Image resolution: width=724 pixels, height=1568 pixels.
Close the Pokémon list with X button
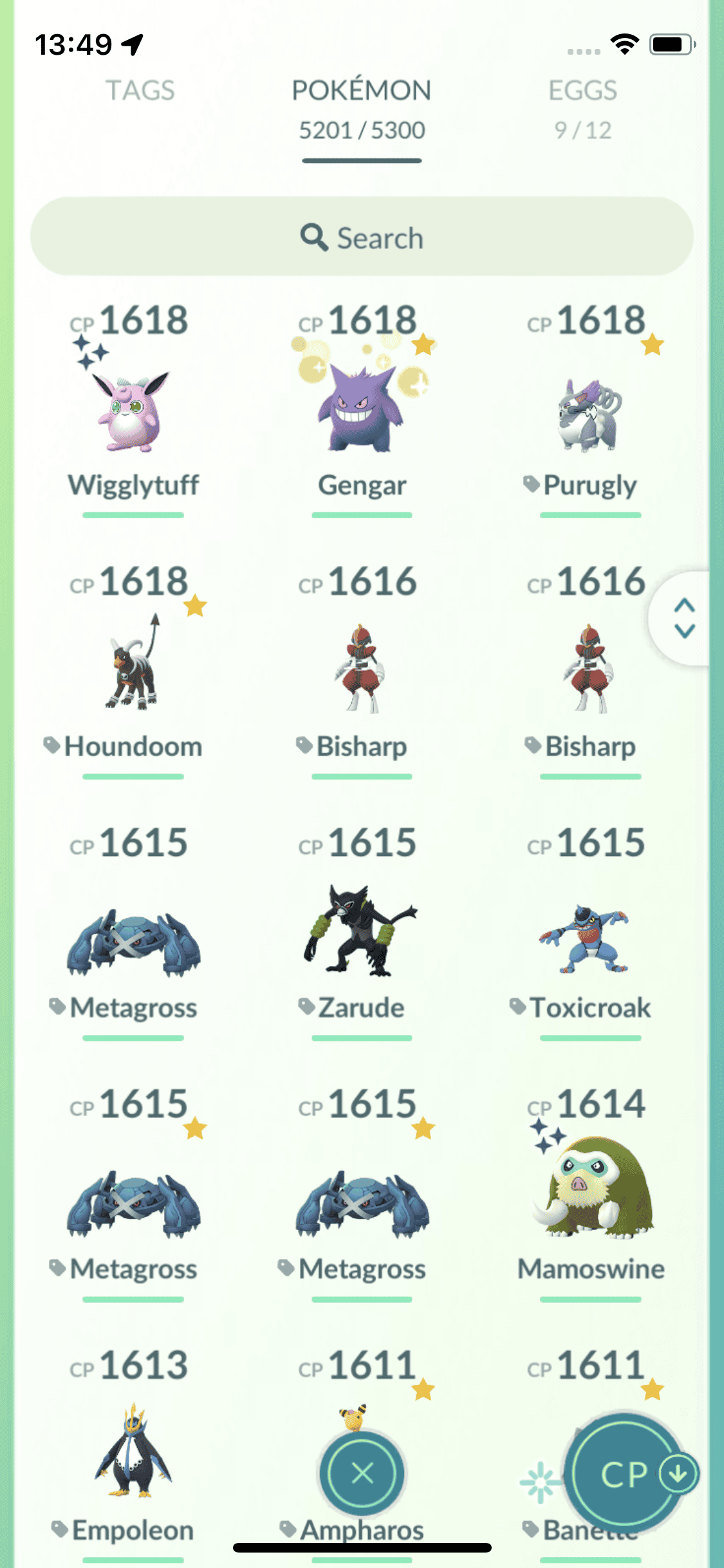pyautogui.click(x=362, y=1473)
